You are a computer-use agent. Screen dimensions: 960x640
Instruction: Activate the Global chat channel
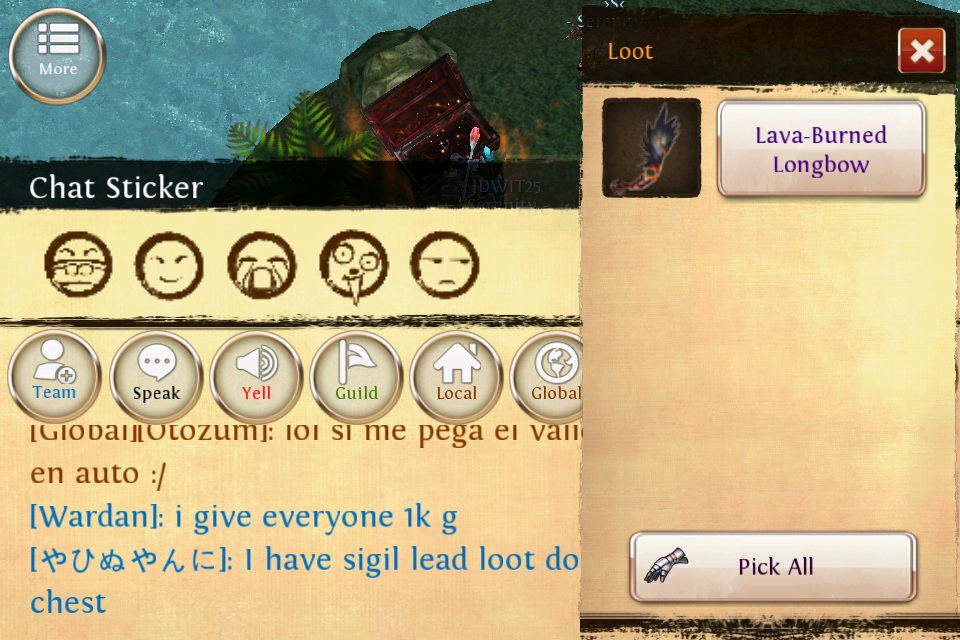pos(548,376)
